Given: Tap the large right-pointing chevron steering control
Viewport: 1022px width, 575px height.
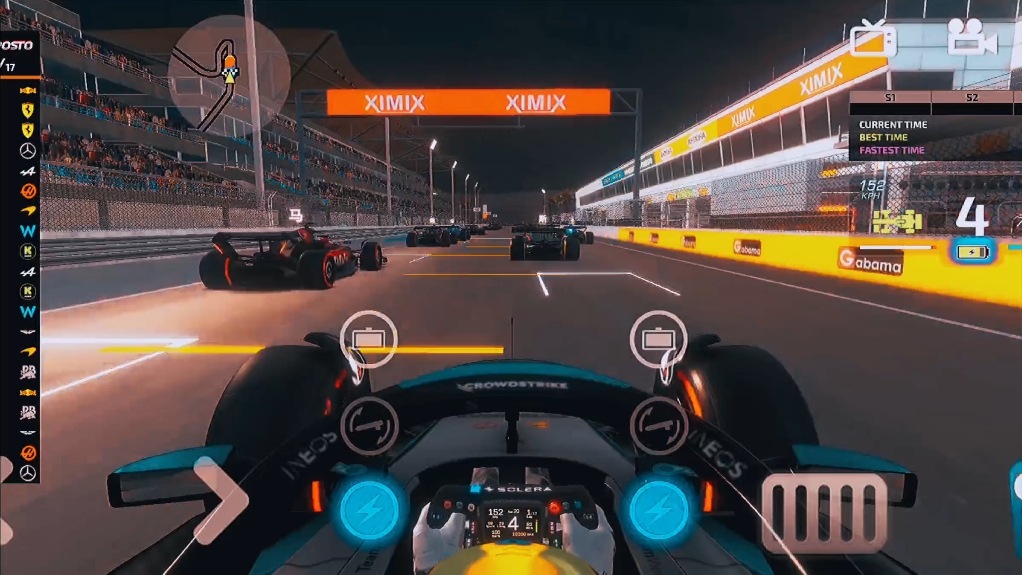Looking at the screenshot, I should (x=221, y=500).
